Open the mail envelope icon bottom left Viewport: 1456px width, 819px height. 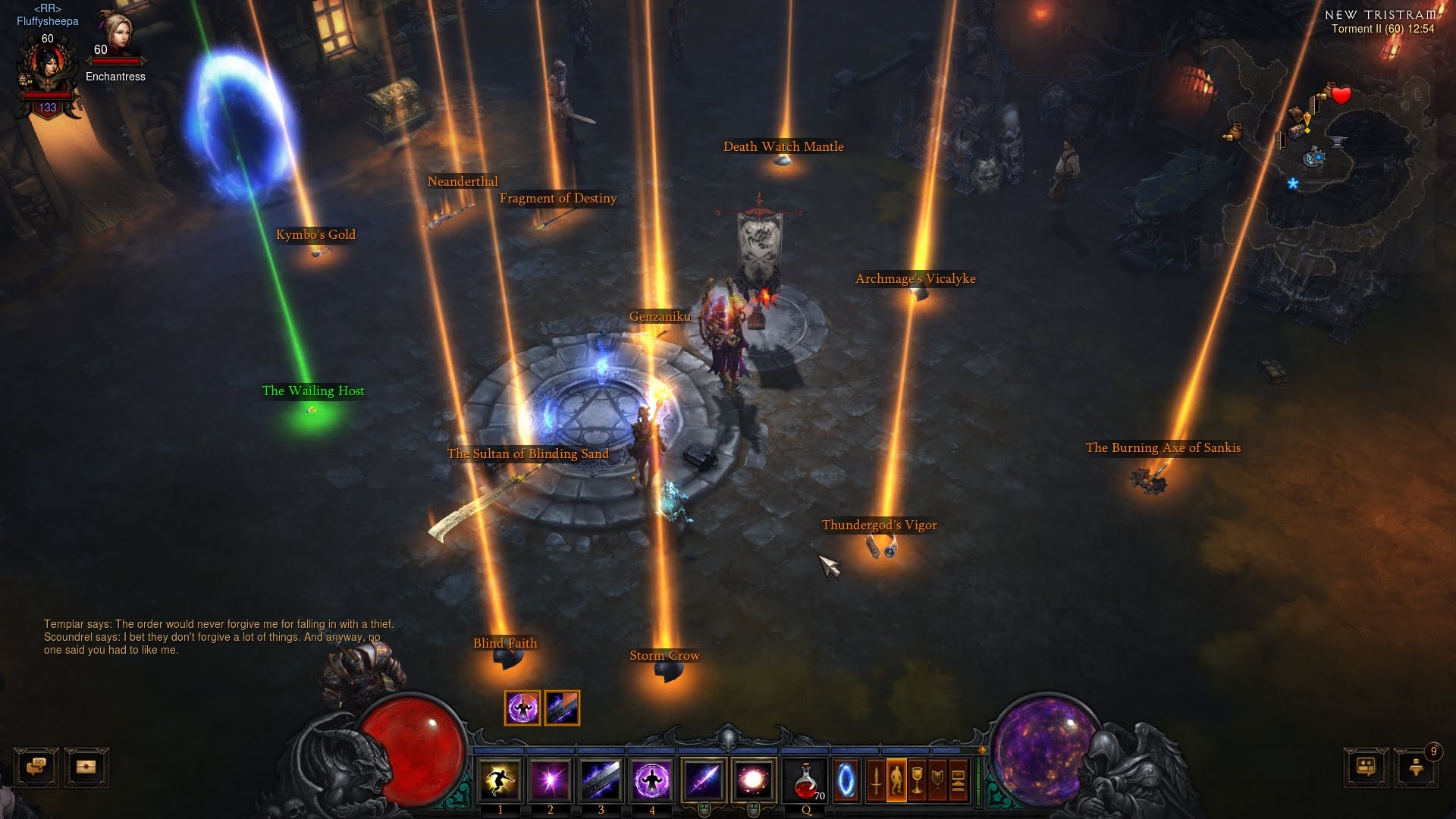(x=86, y=767)
